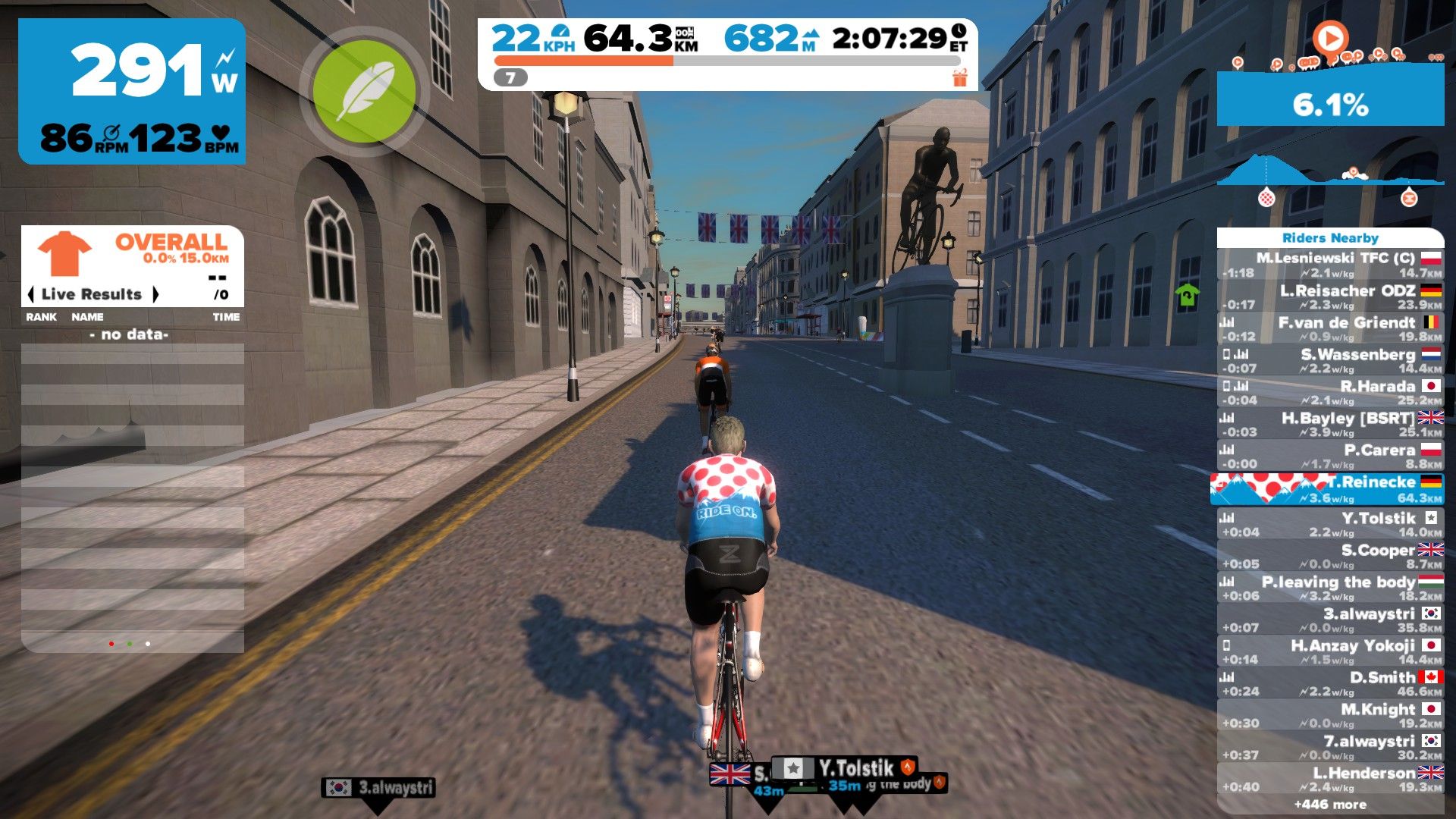Expand the +446 more riders entry

click(x=1330, y=805)
